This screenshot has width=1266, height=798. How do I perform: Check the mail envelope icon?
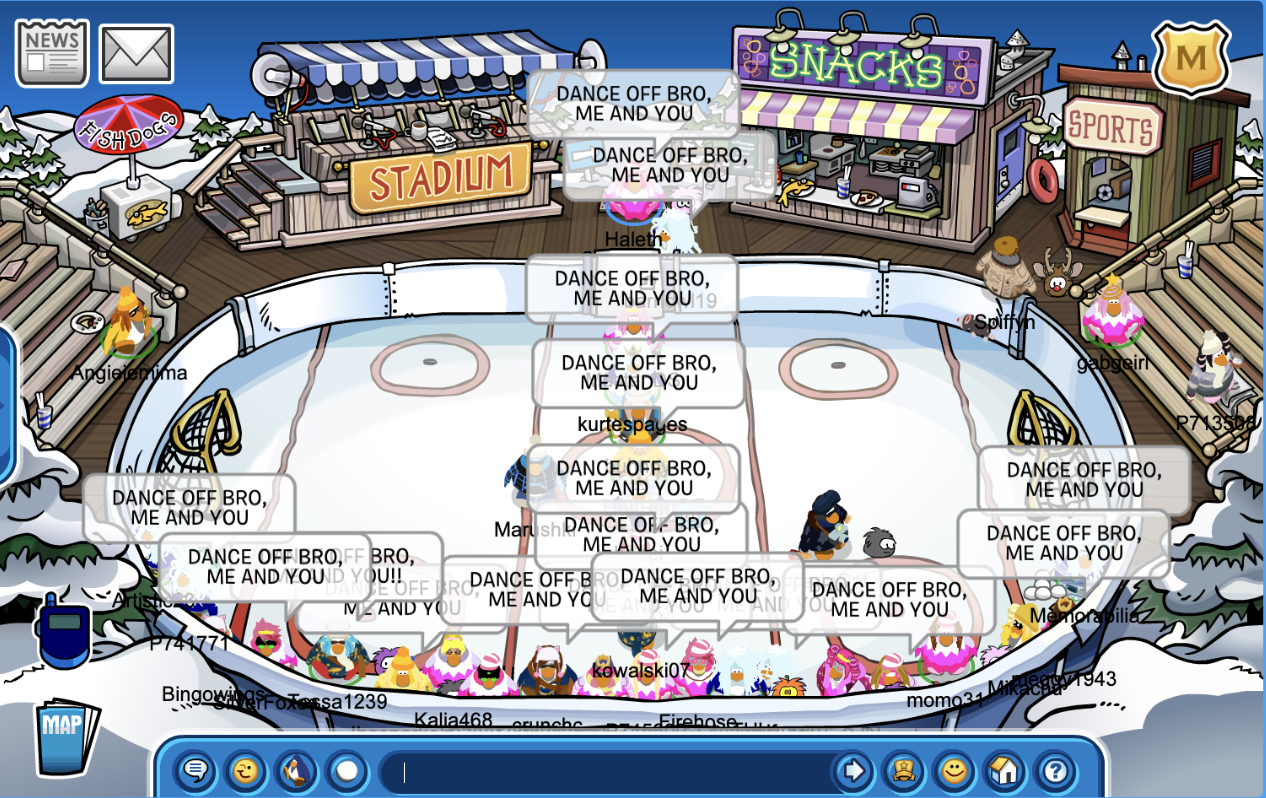136,54
